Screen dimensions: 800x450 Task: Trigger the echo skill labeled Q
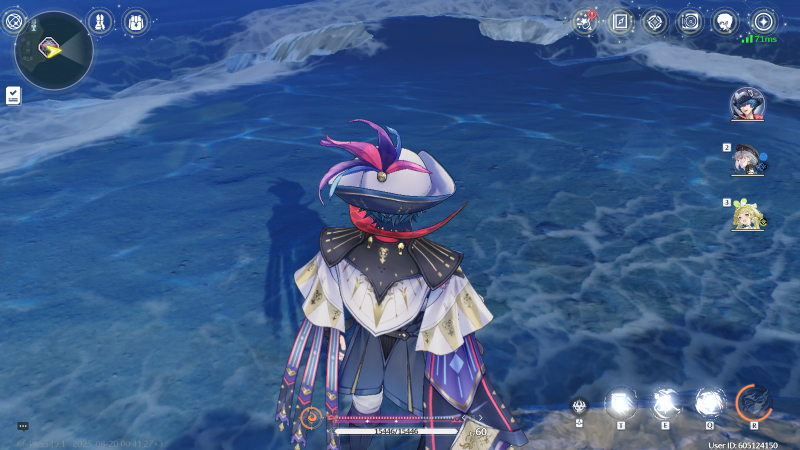click(709, 403)
